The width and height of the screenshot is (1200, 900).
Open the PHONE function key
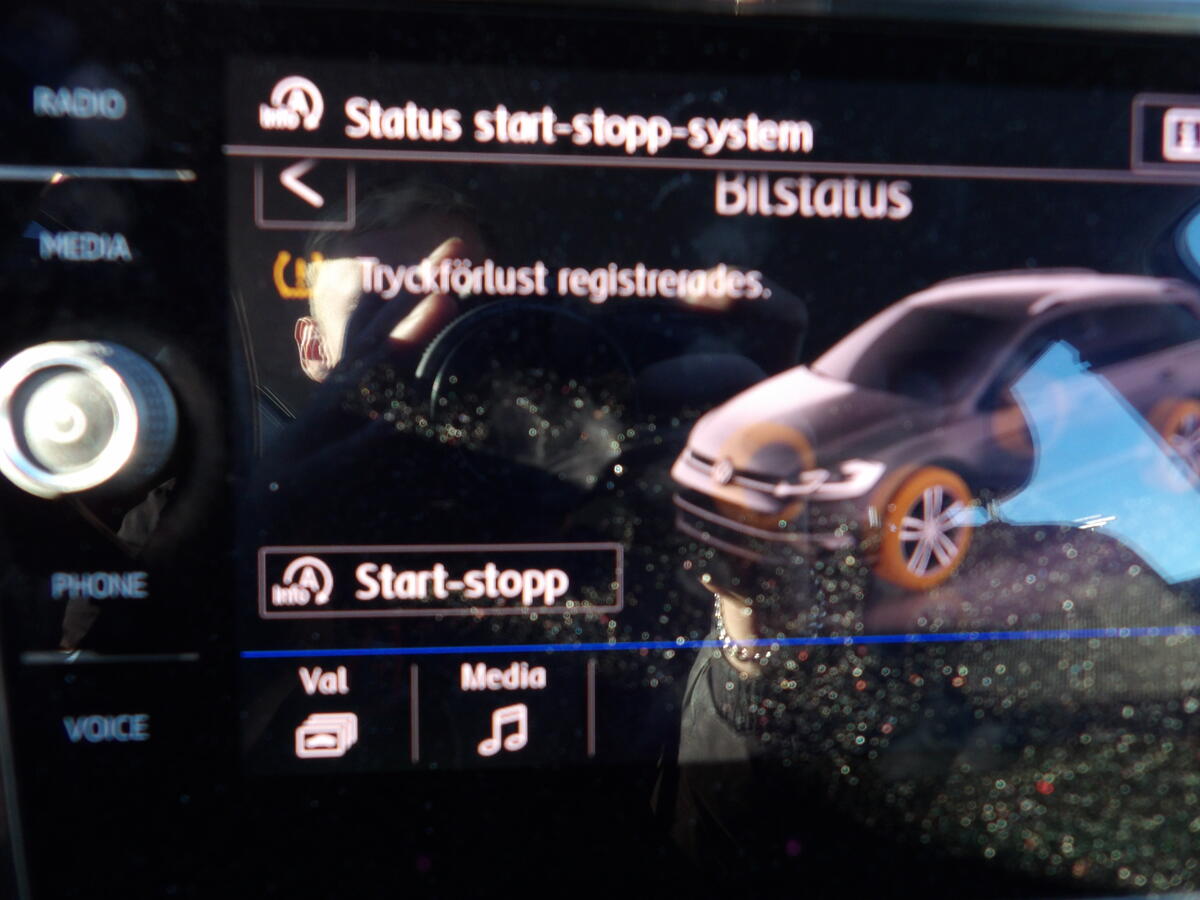[99, 585]
